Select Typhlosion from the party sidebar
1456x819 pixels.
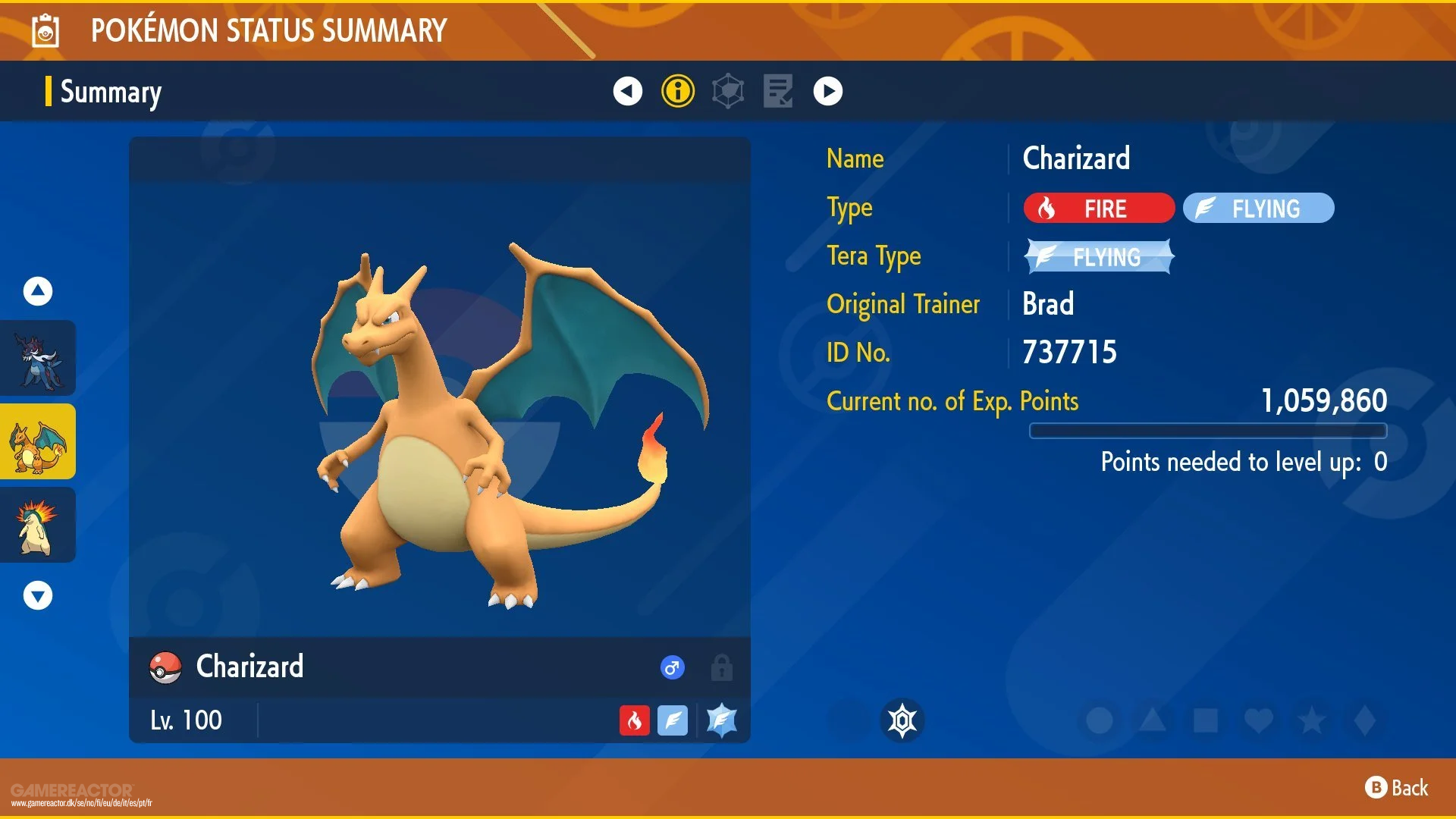[x=38, y=525]
